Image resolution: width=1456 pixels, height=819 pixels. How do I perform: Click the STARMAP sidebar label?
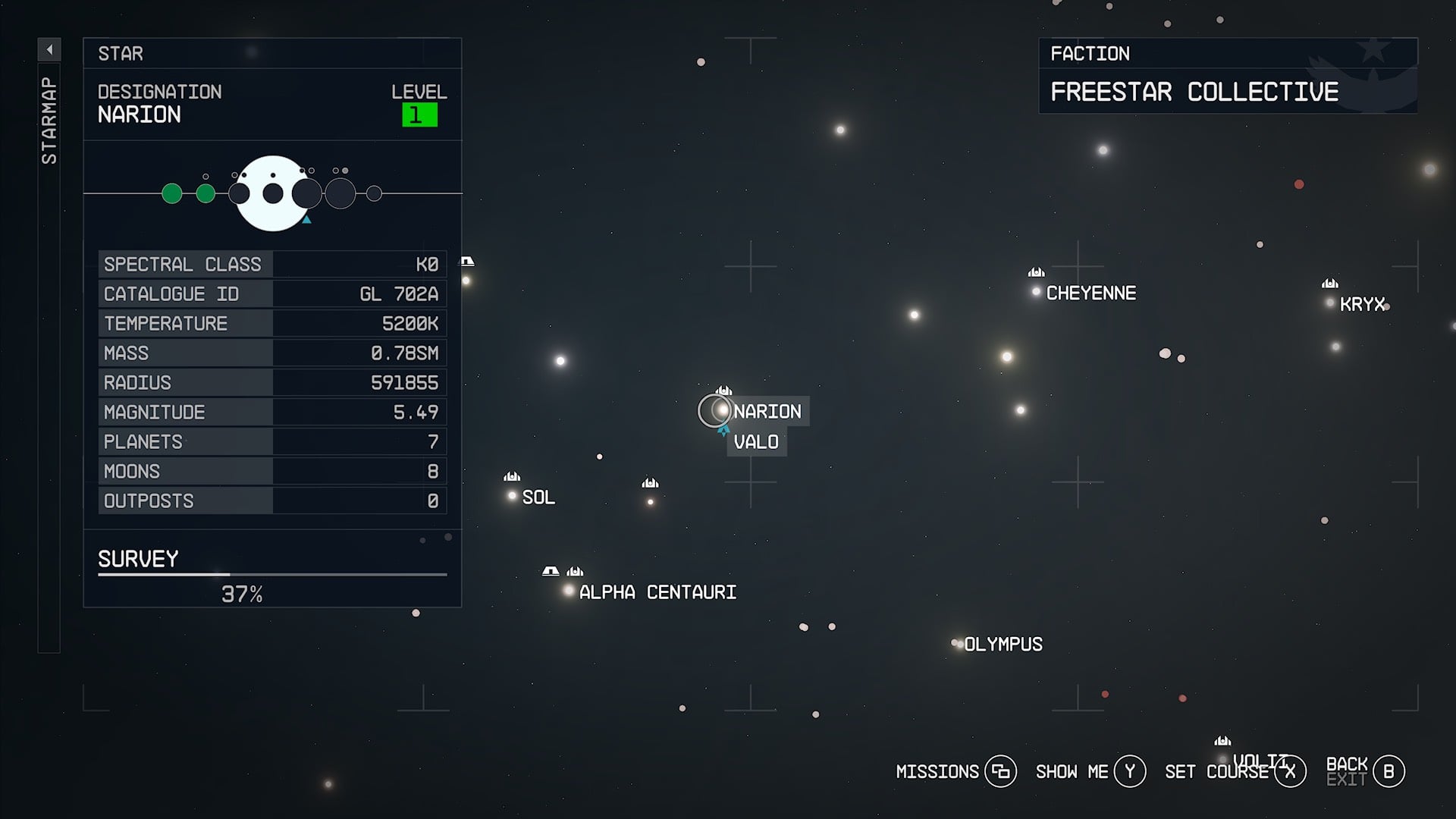click(50, 118)
